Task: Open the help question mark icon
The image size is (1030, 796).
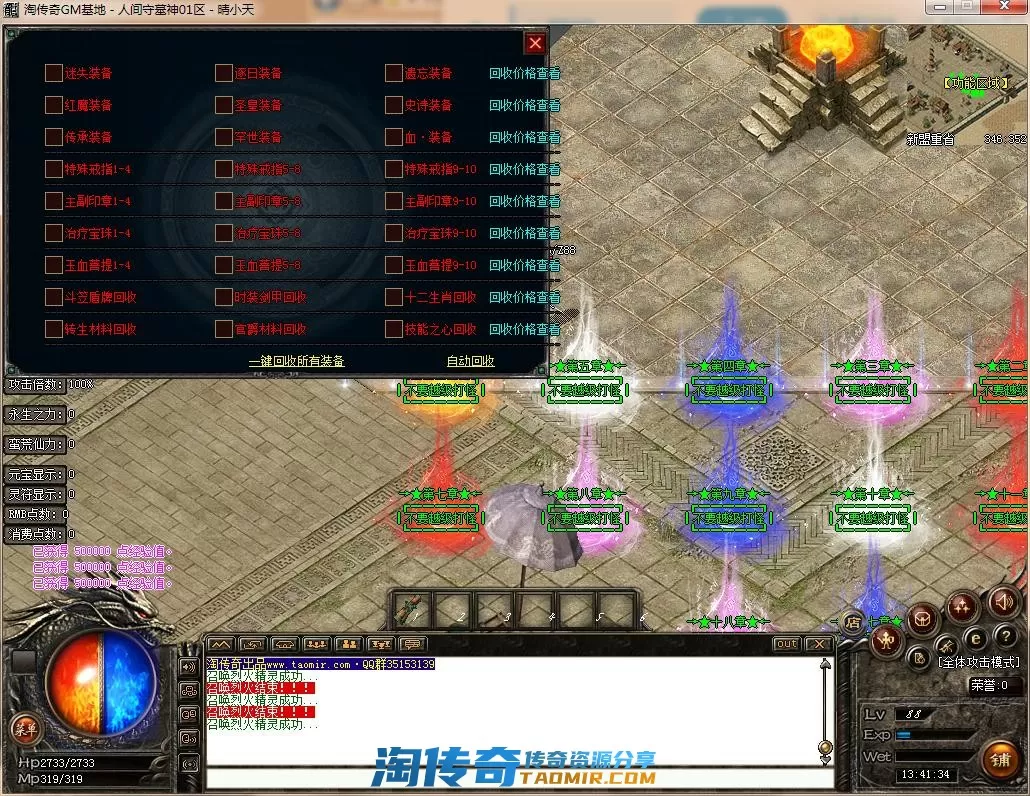Action: click(1004, 636)
